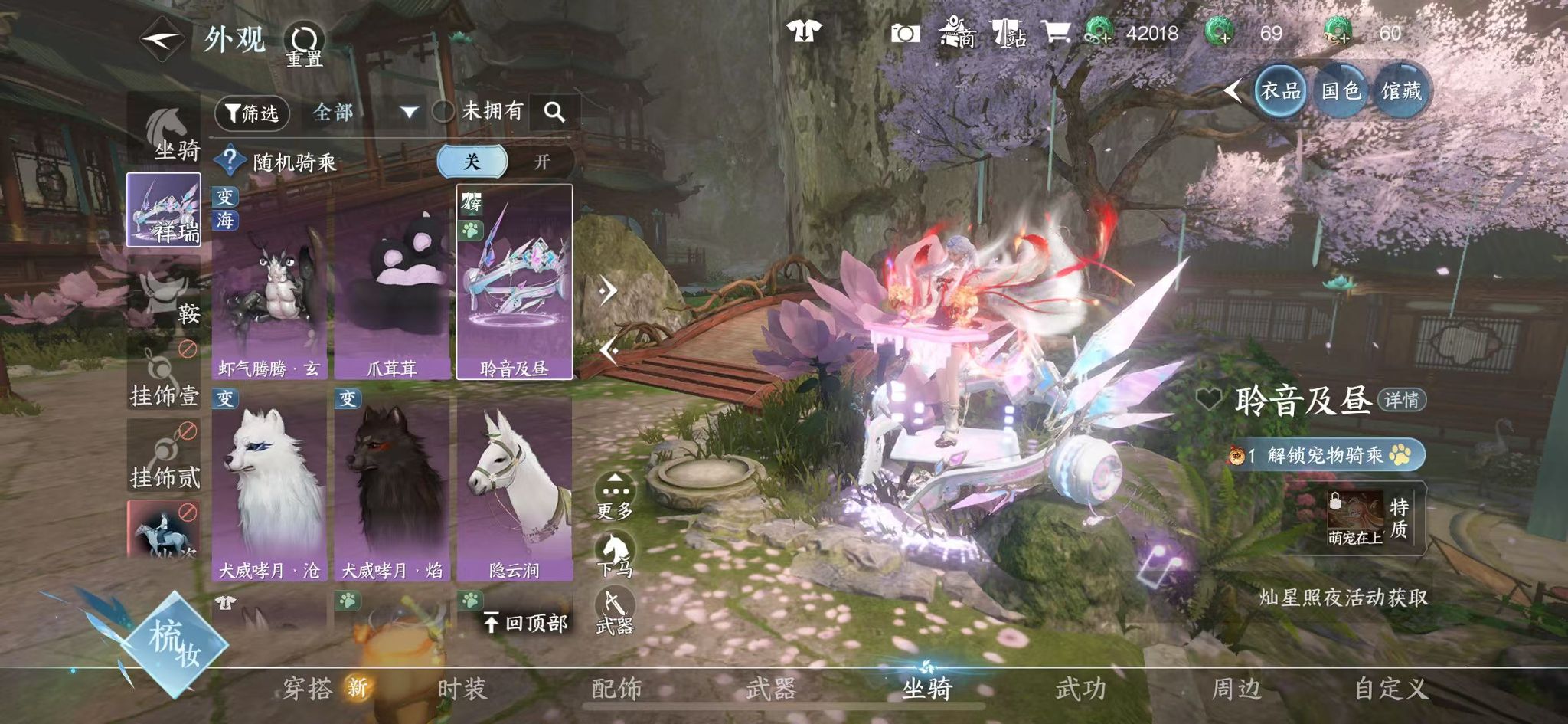This screenshot has height=724, width=1568.
Task: Switch to the 时装 bottom tab
Action: pos(462,689)
